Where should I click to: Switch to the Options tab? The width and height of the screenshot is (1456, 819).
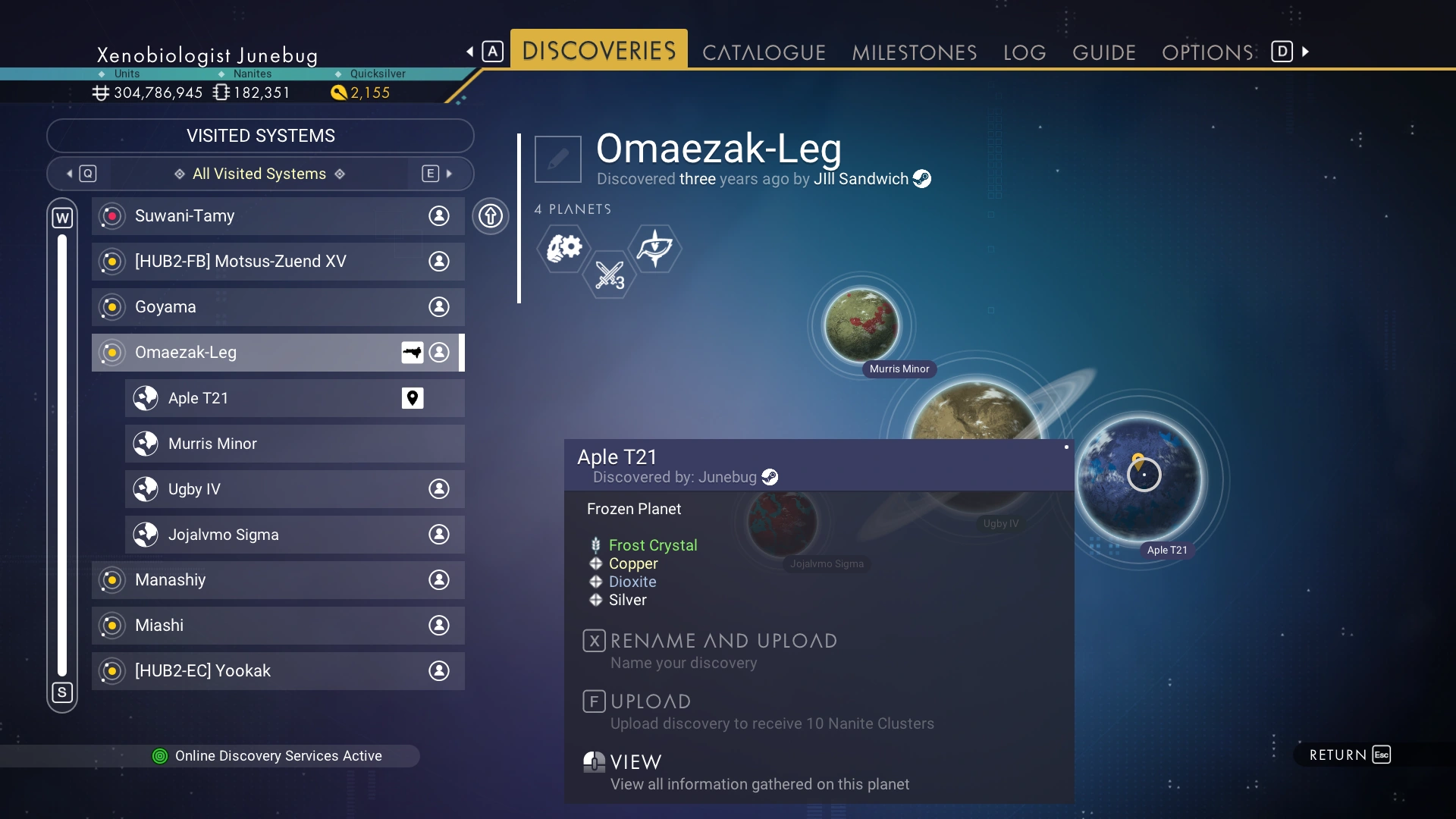(1208, 52)
